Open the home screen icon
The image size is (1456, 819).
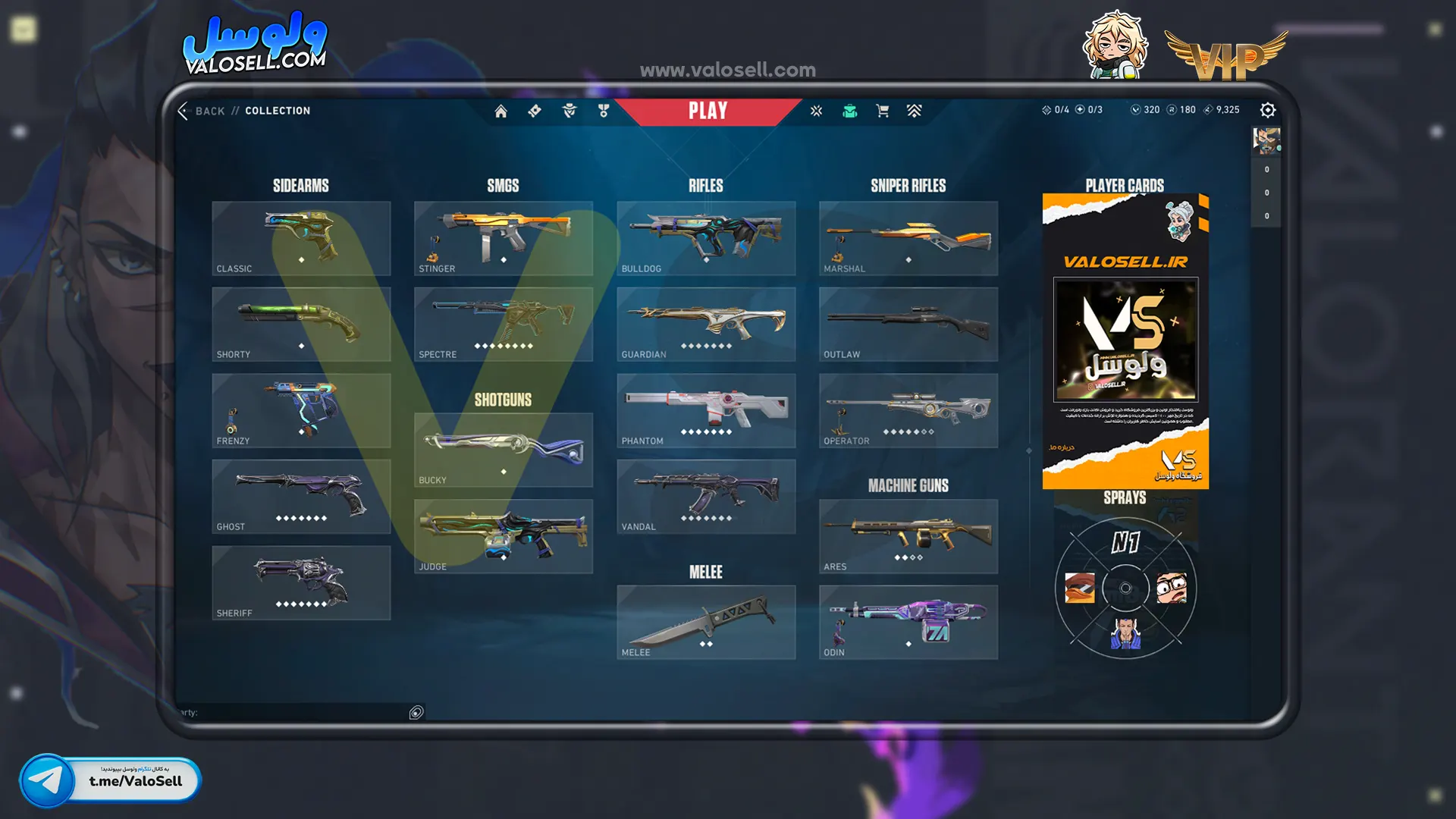pos(500,111)
